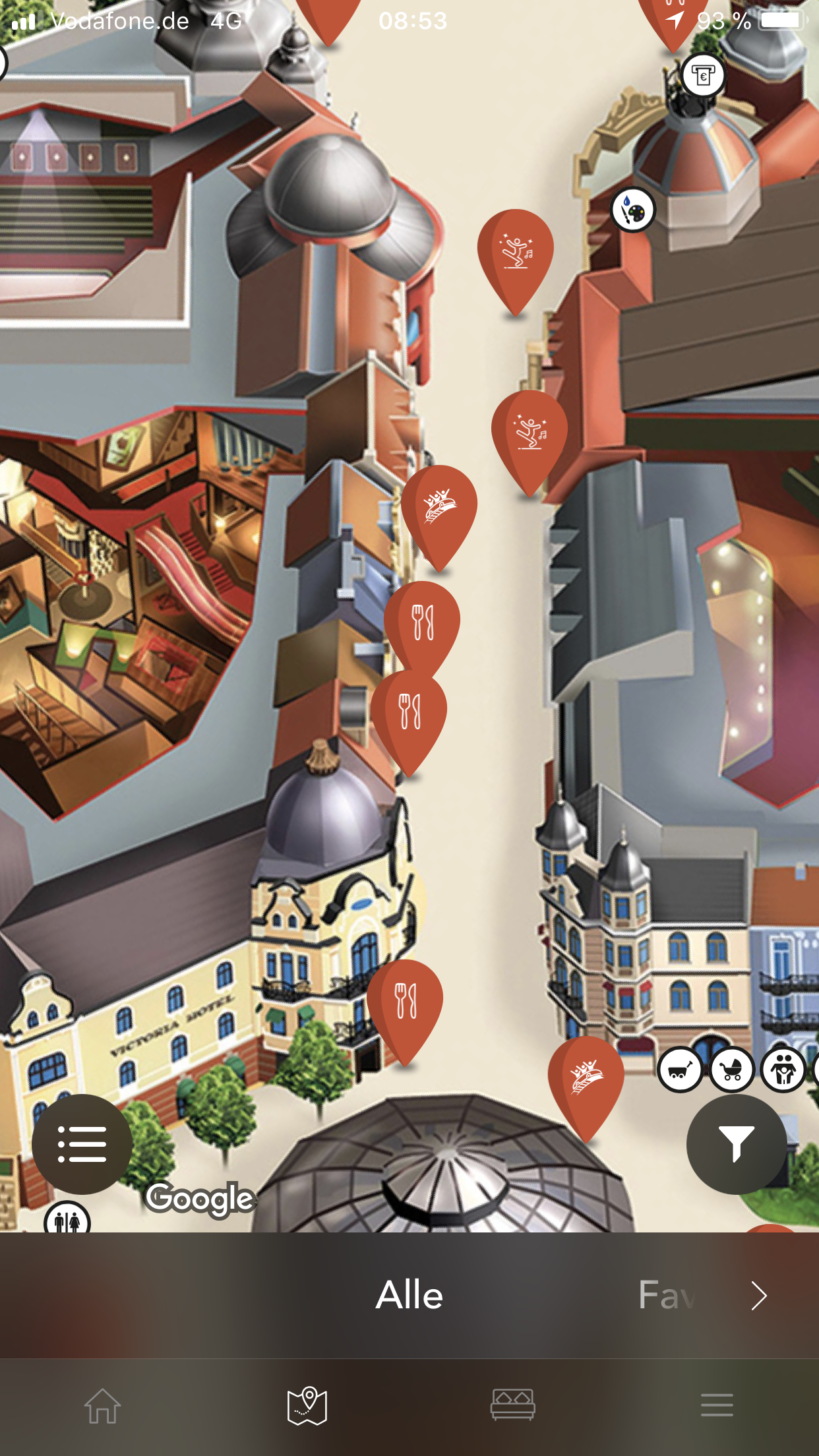Select the paint palette map icon
Viewport: 819px width, 1456px height.
tap(633, 210)
